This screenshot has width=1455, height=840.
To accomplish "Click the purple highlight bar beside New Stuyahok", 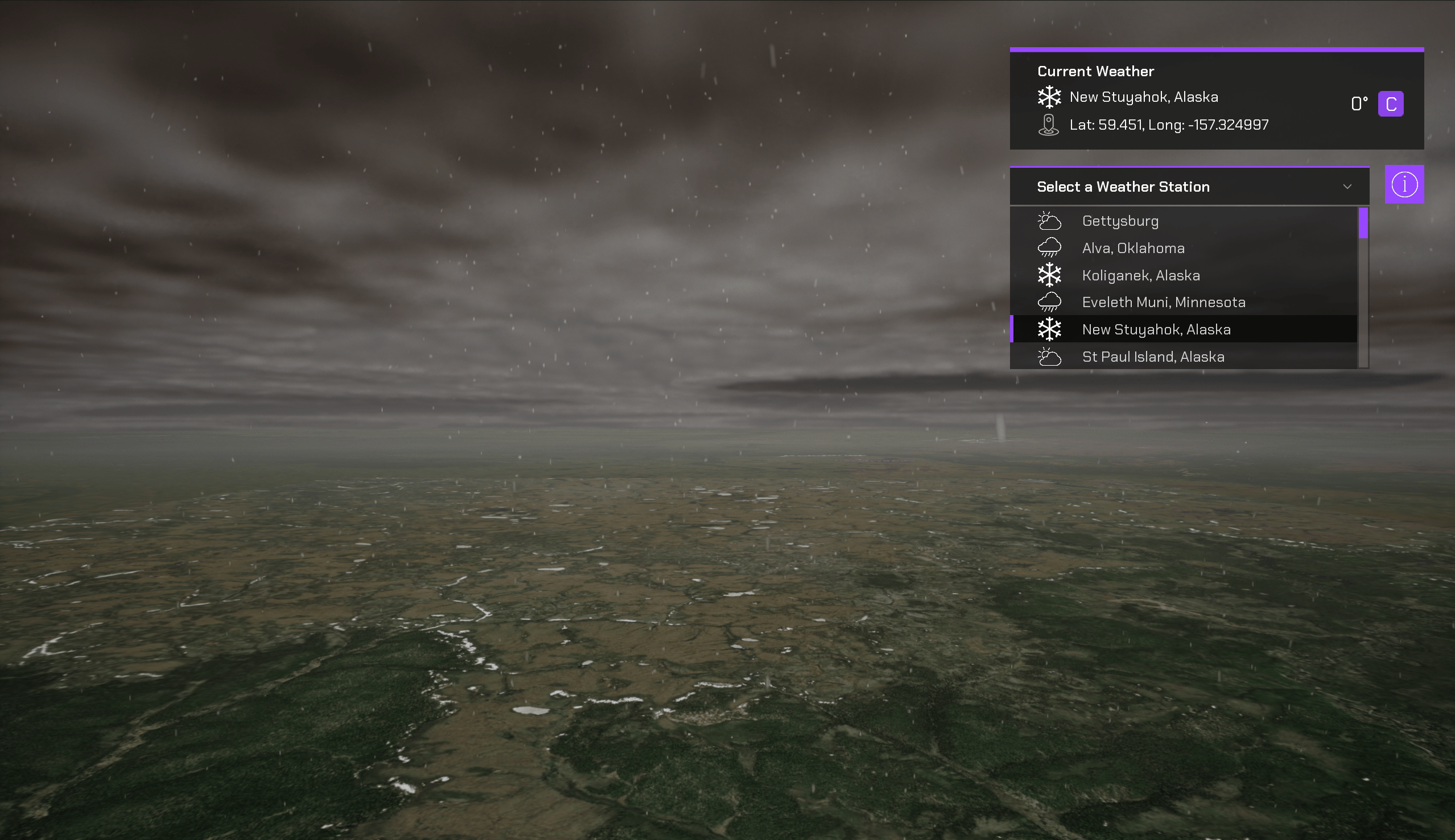I will [x=1014, y=329].
